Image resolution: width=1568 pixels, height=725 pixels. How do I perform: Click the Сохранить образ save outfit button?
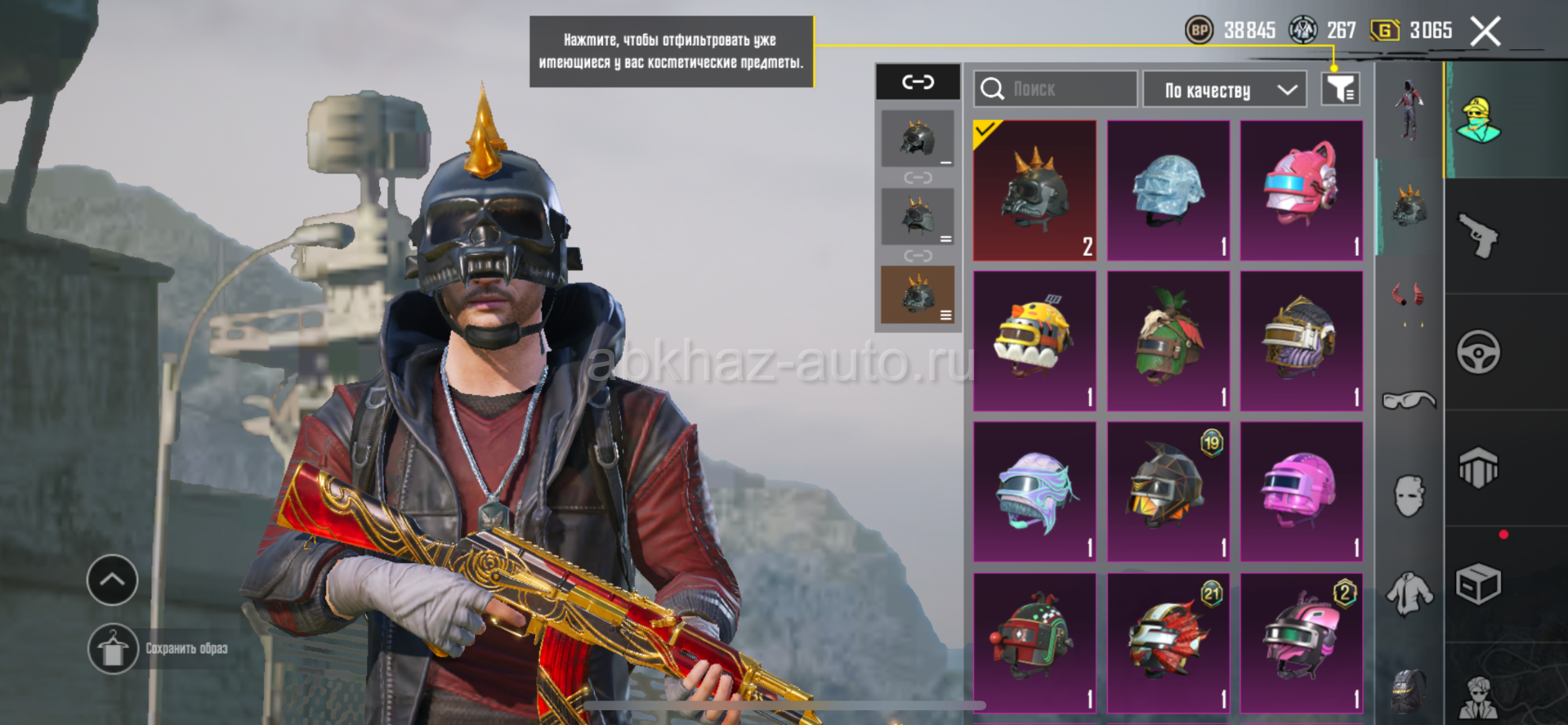[x=114, y=649]
